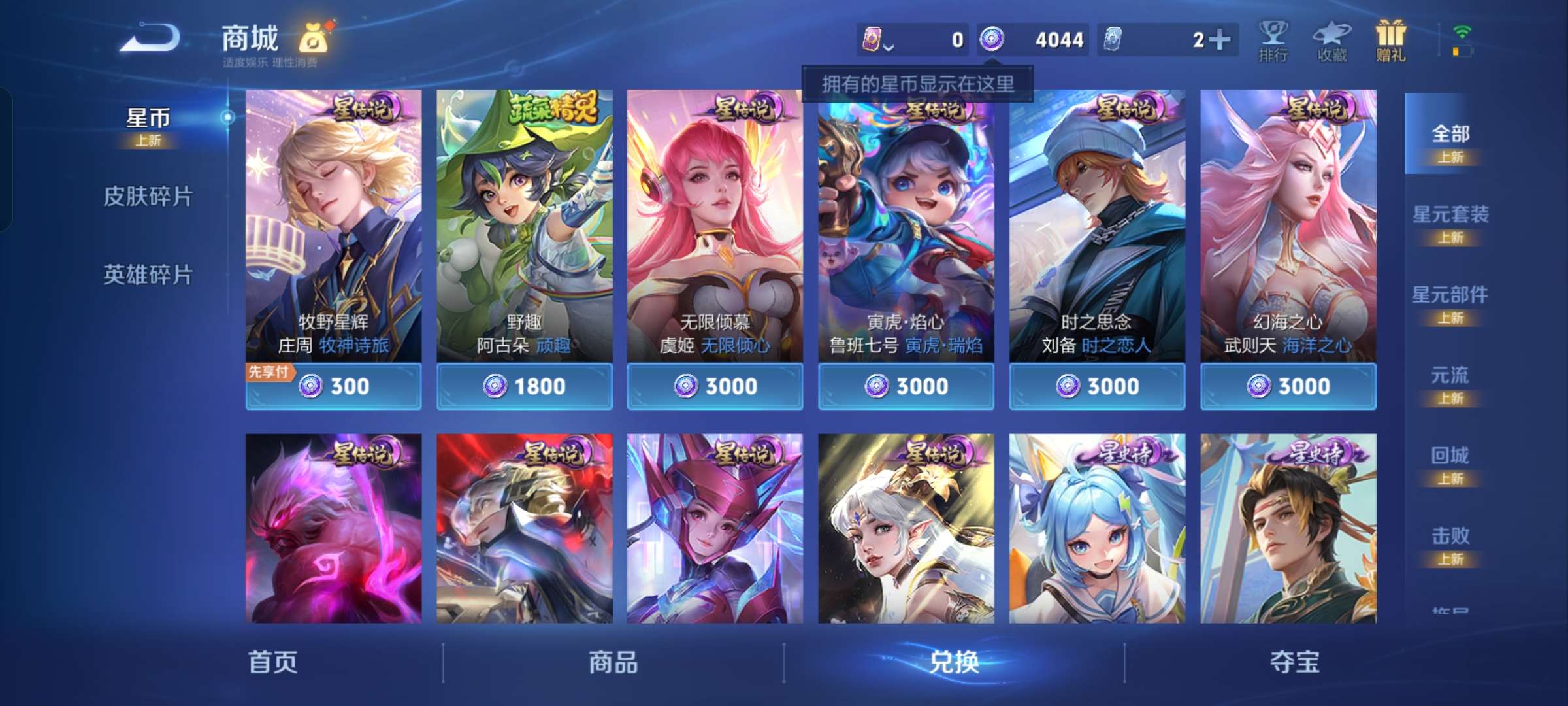Buy 虞姬's 无限倾慕 for 3000

(714, 386)
